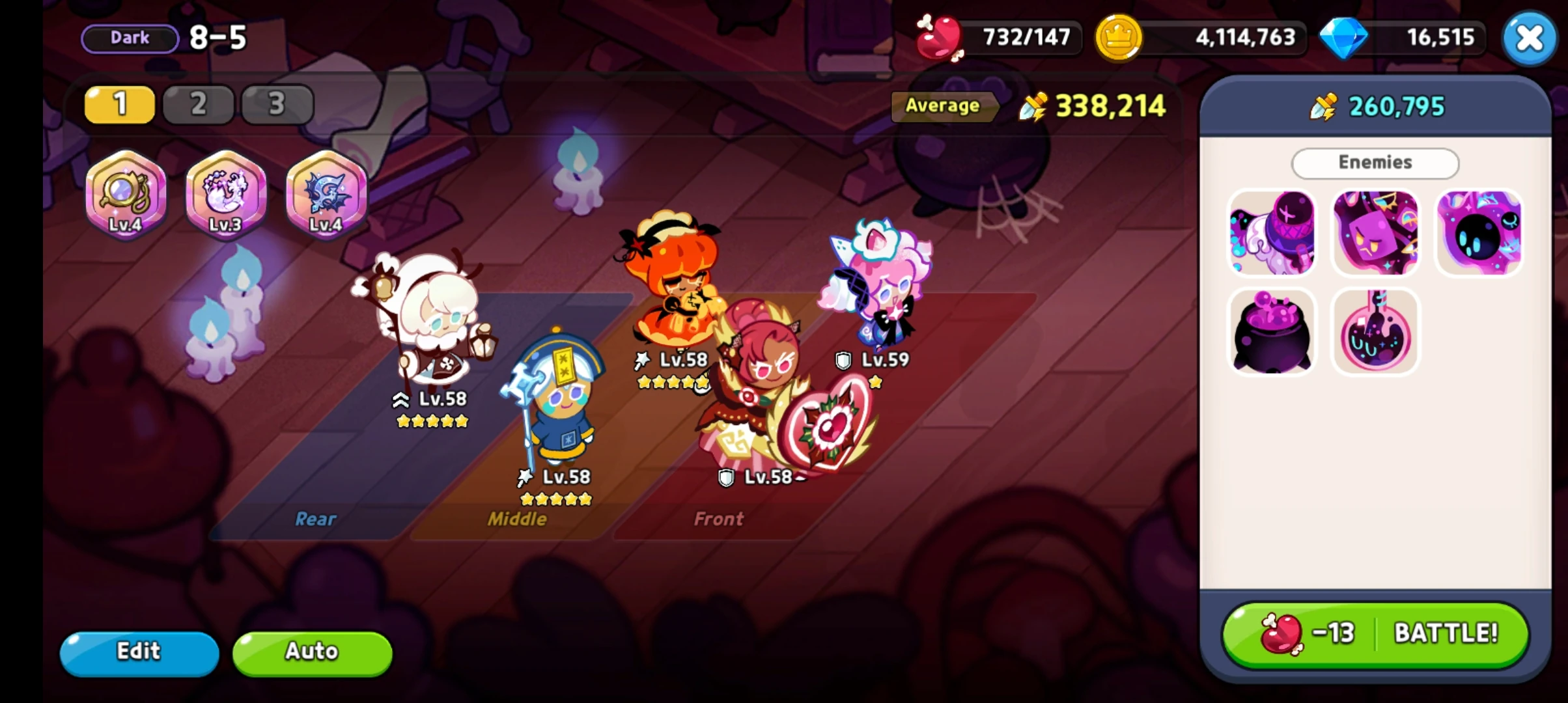Select team preset 1

point(119,104)
